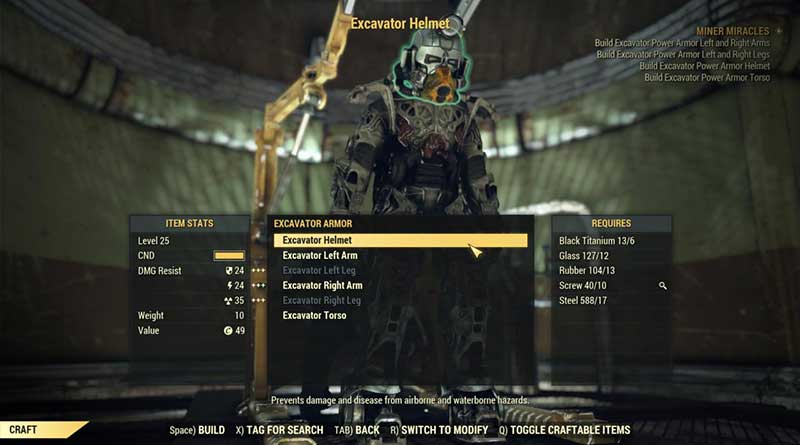
Task: Select the Rubber 104/13 requirement row
Action: point(587,271)
